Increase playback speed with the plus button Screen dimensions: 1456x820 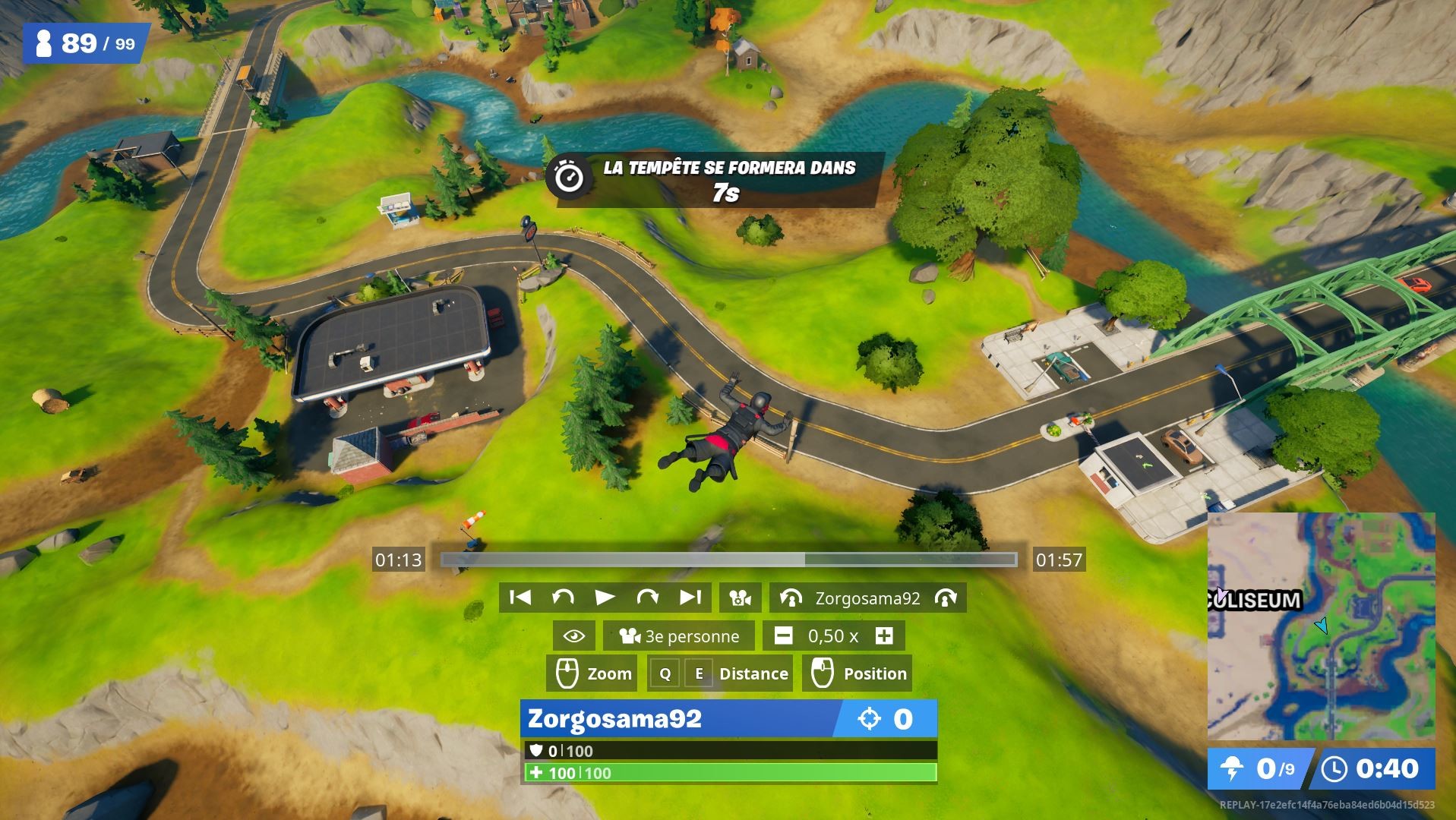click(x=886, y=636)
